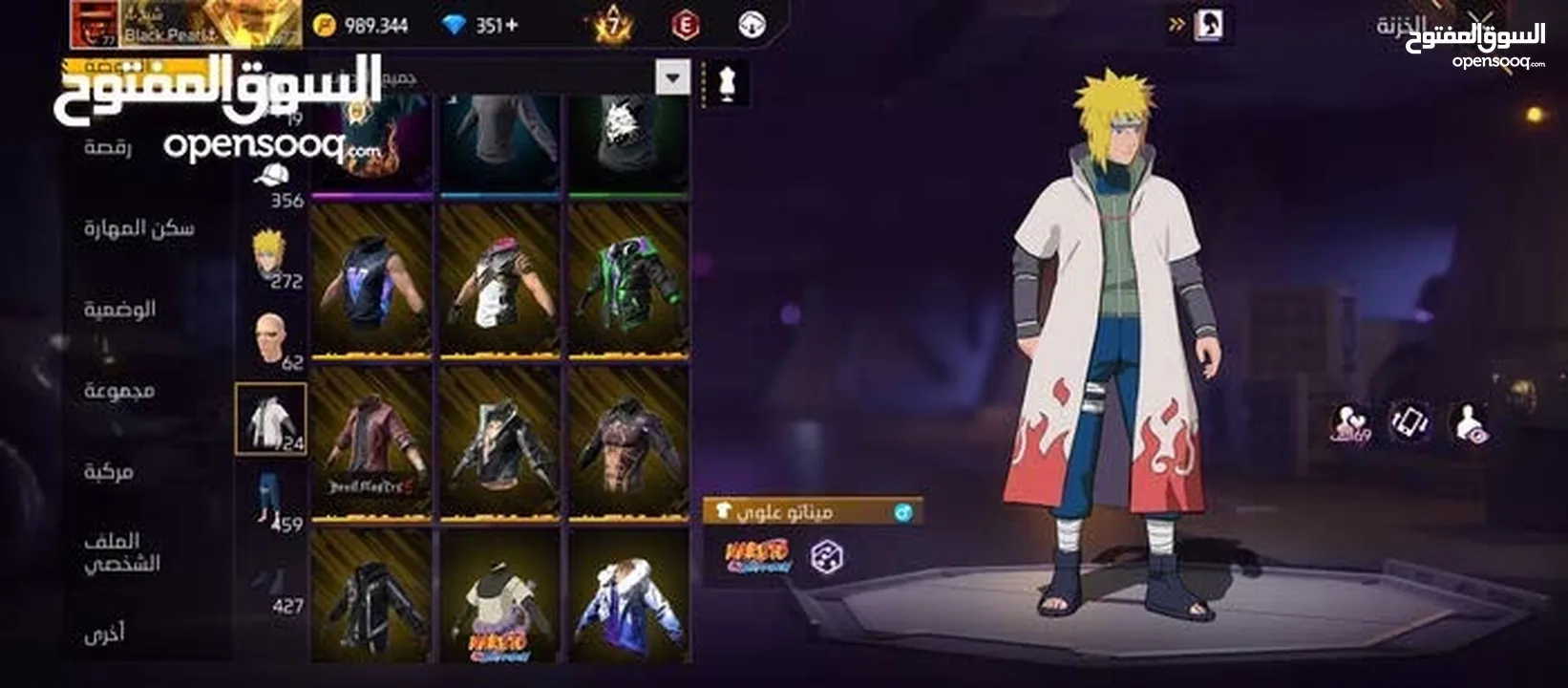Open the سكن المهارة (skill skin) section

[138, 227]
